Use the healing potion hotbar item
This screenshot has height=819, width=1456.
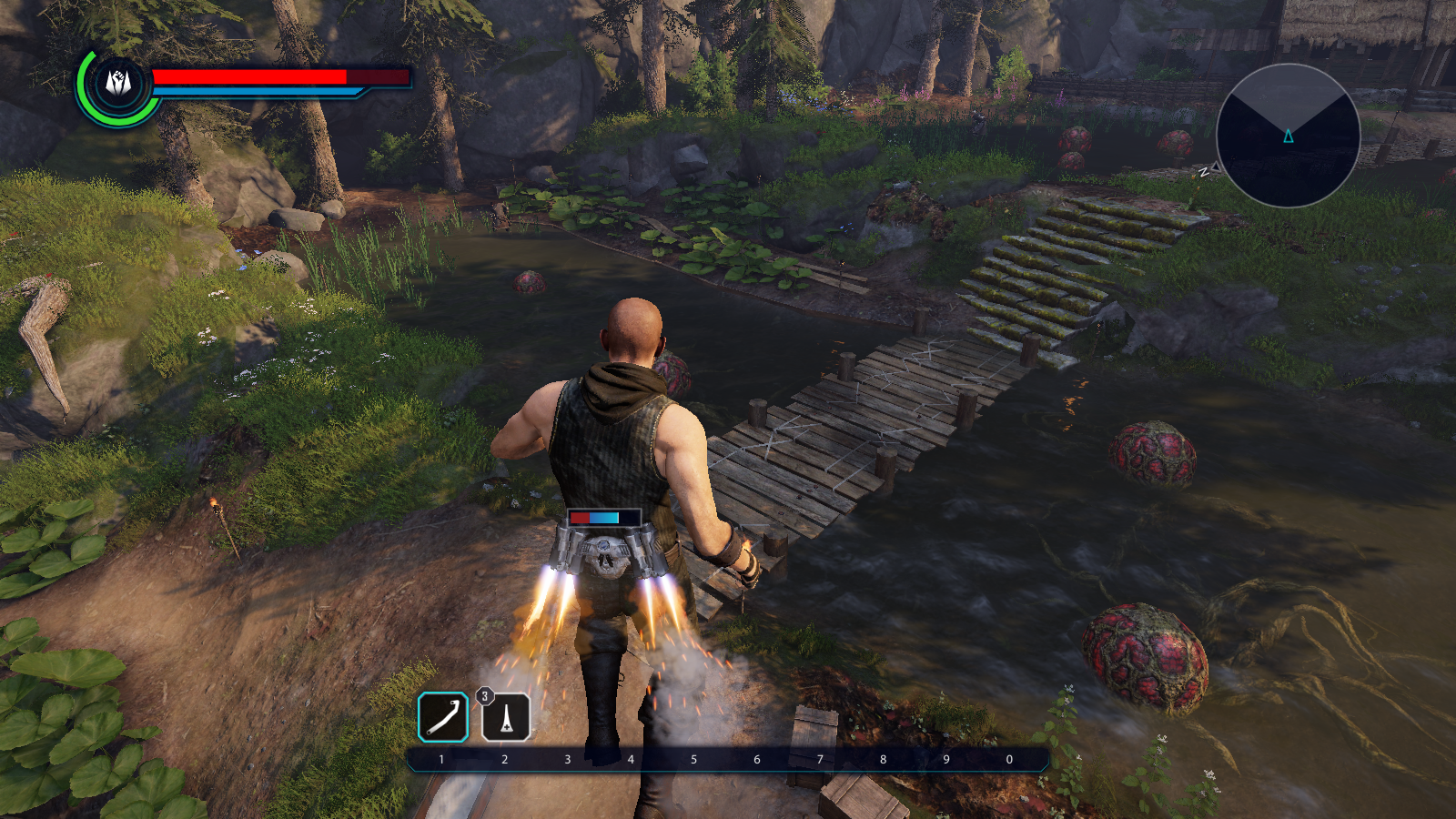[x=506, y=717]
